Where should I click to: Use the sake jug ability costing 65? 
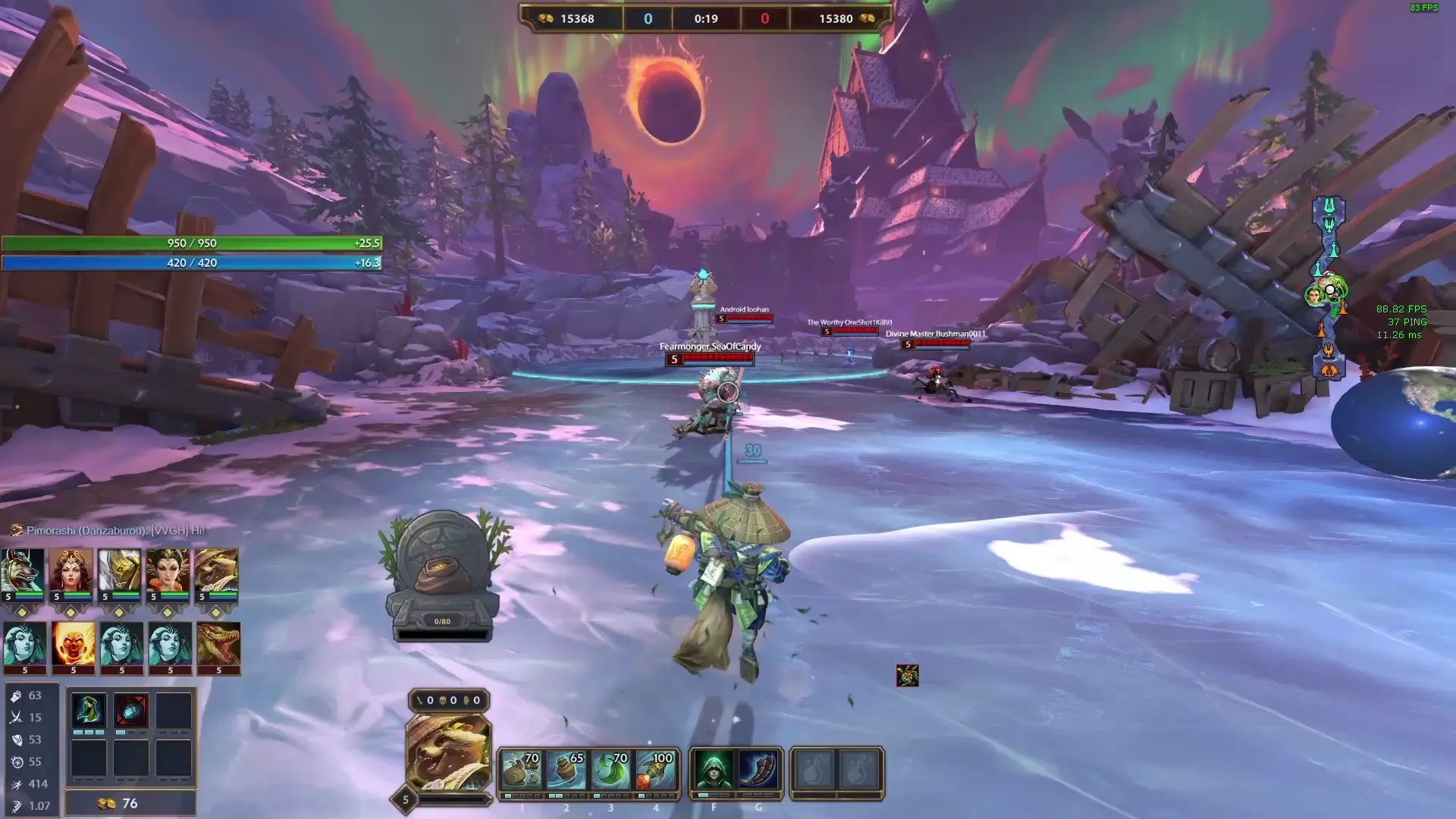pos(566,771)
